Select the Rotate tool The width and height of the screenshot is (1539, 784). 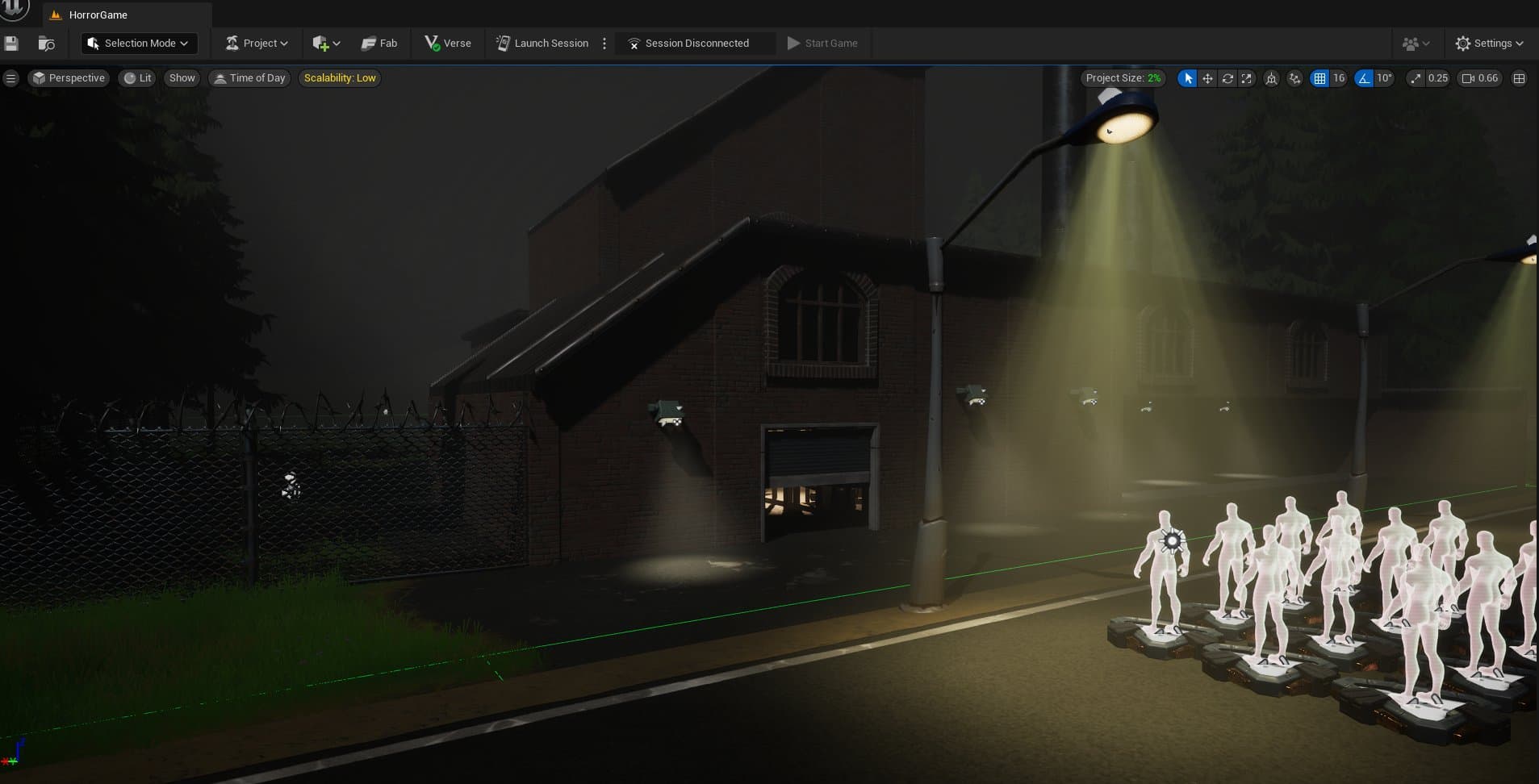tap(1227, 78)
